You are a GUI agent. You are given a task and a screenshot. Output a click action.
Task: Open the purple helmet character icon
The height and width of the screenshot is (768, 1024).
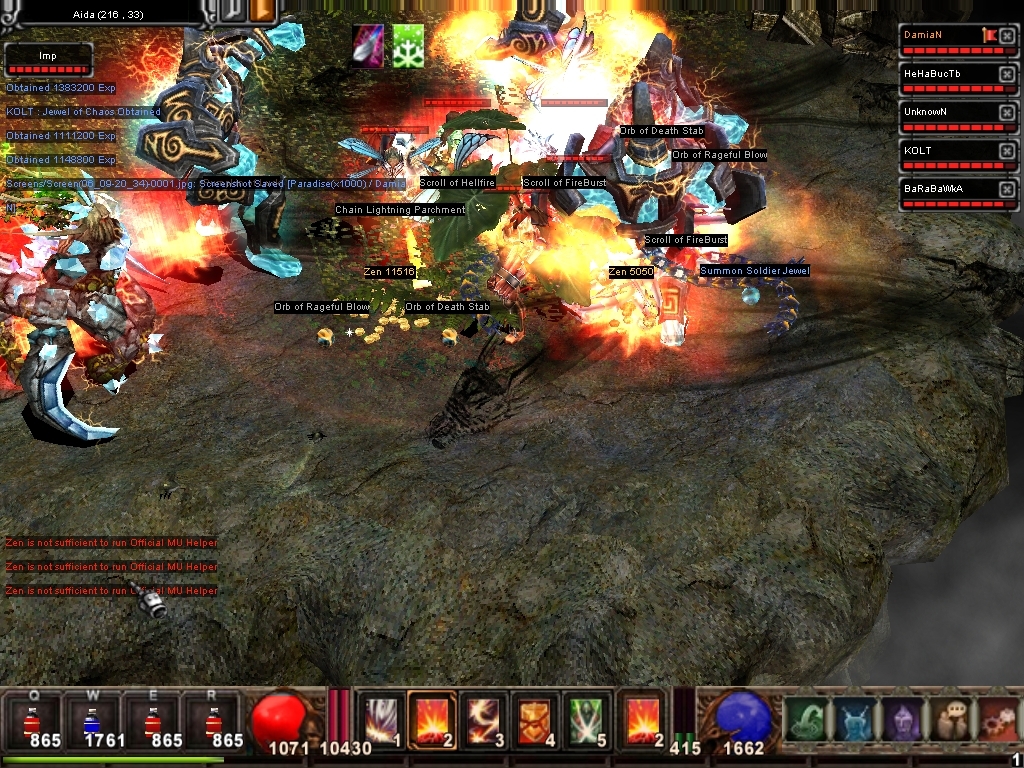pyautogui.click(x=901, y=720)
